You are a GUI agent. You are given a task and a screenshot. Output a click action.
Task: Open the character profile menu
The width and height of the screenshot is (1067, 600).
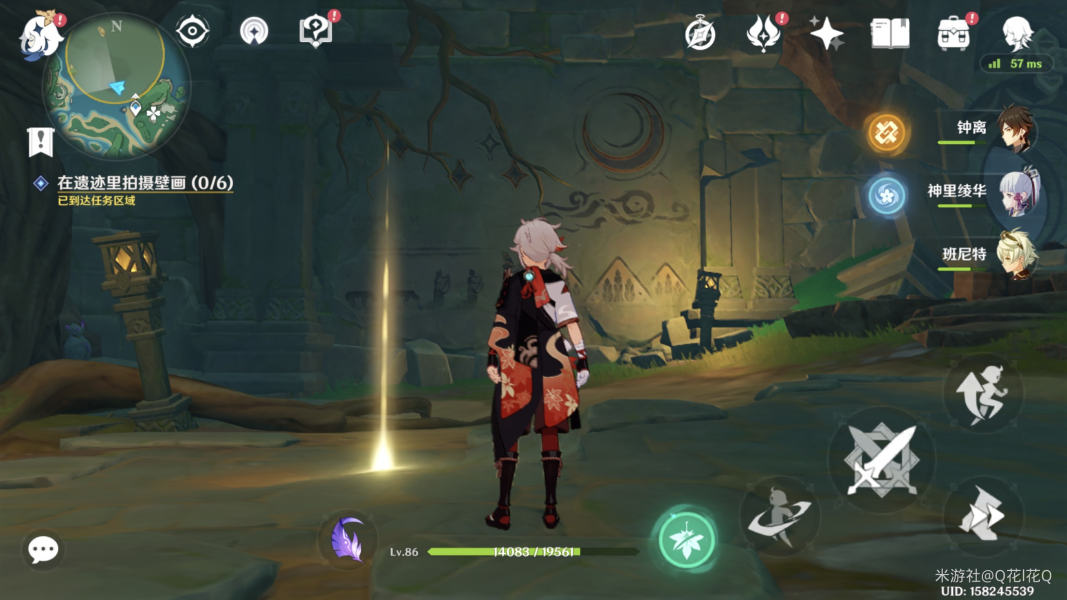[x=1017, y=32]
